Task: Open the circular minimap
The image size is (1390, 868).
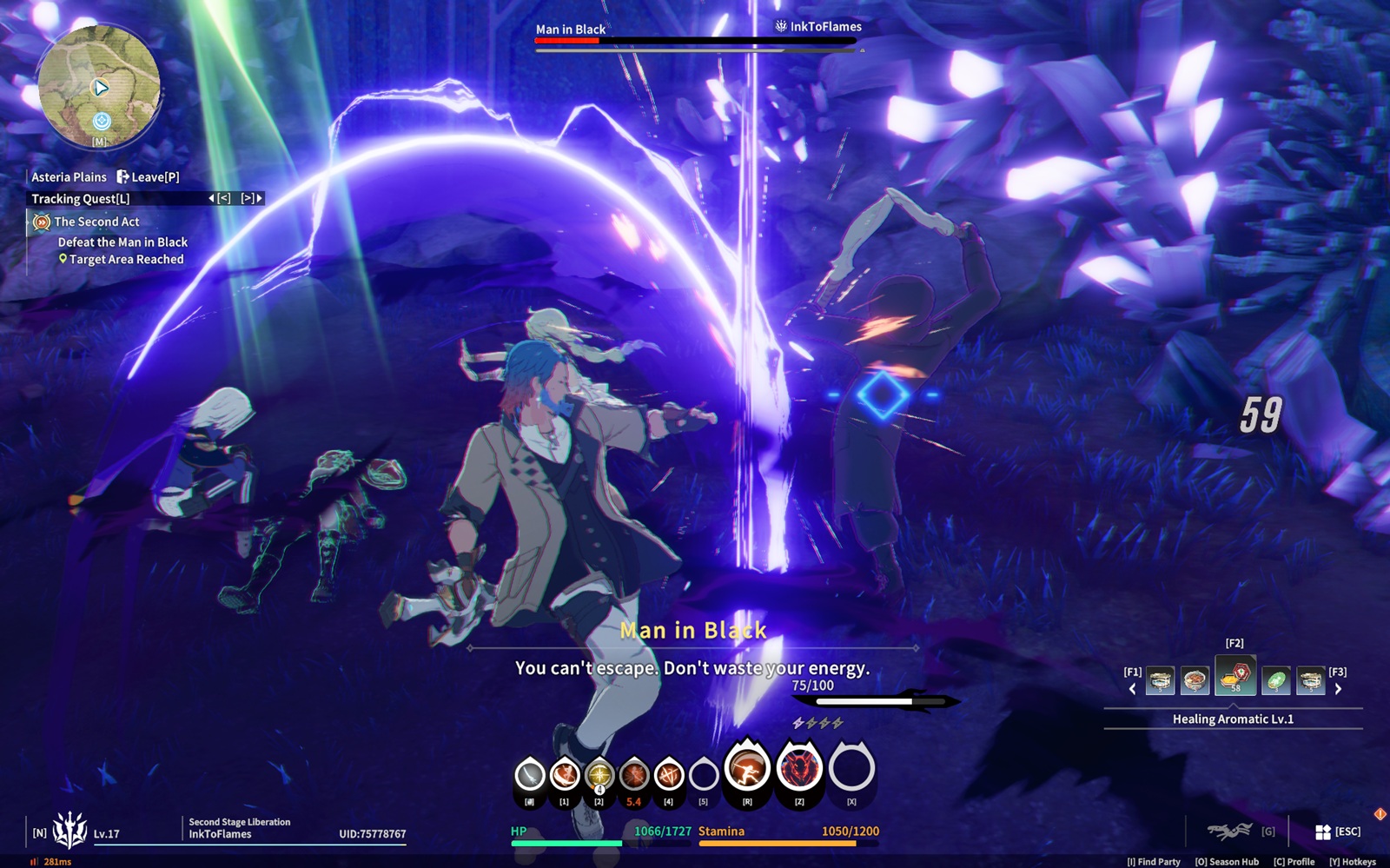Action: pos(99,85)
